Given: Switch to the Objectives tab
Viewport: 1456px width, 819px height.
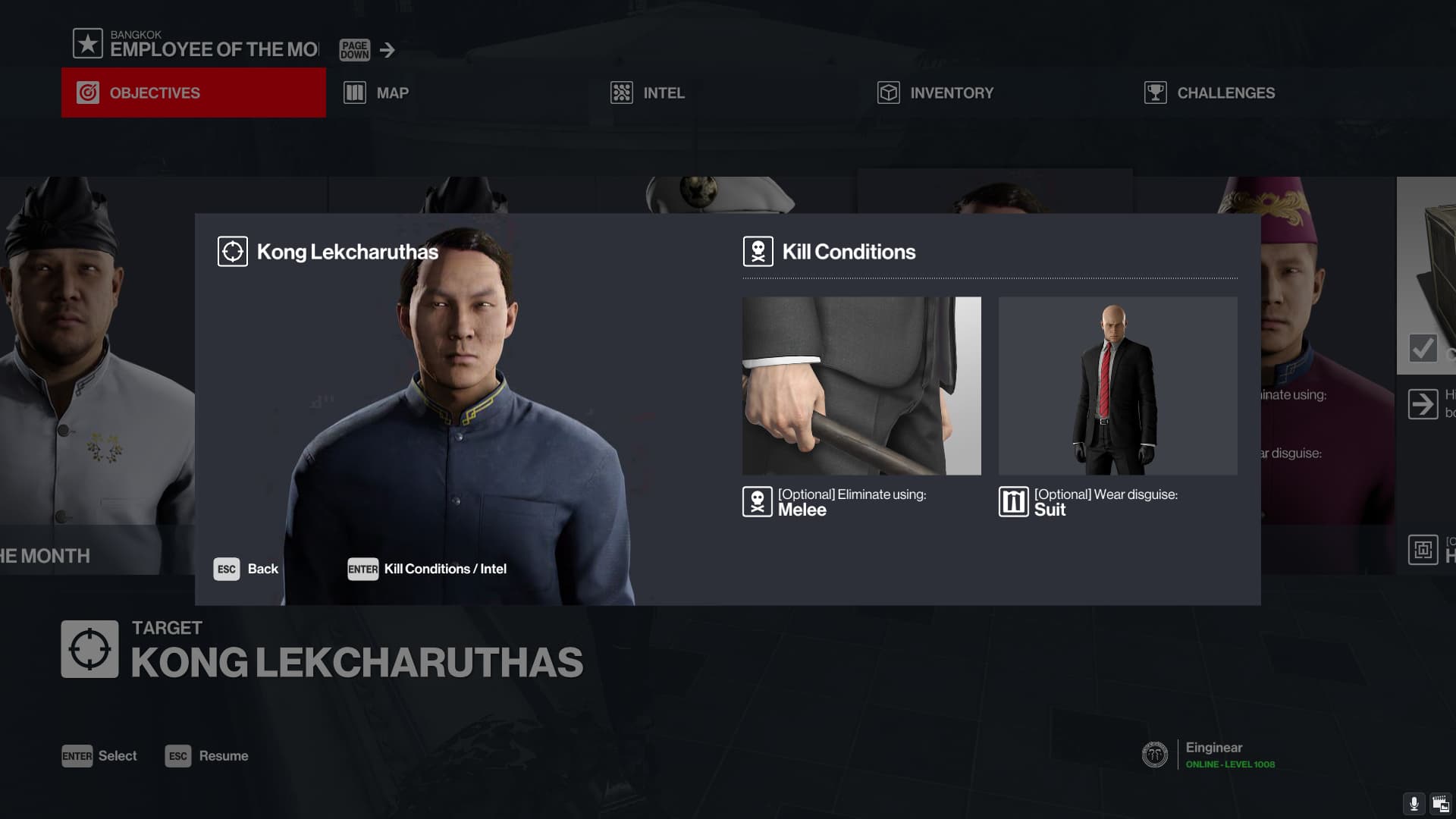Looking at the screenshot, I should click(193, 93).
